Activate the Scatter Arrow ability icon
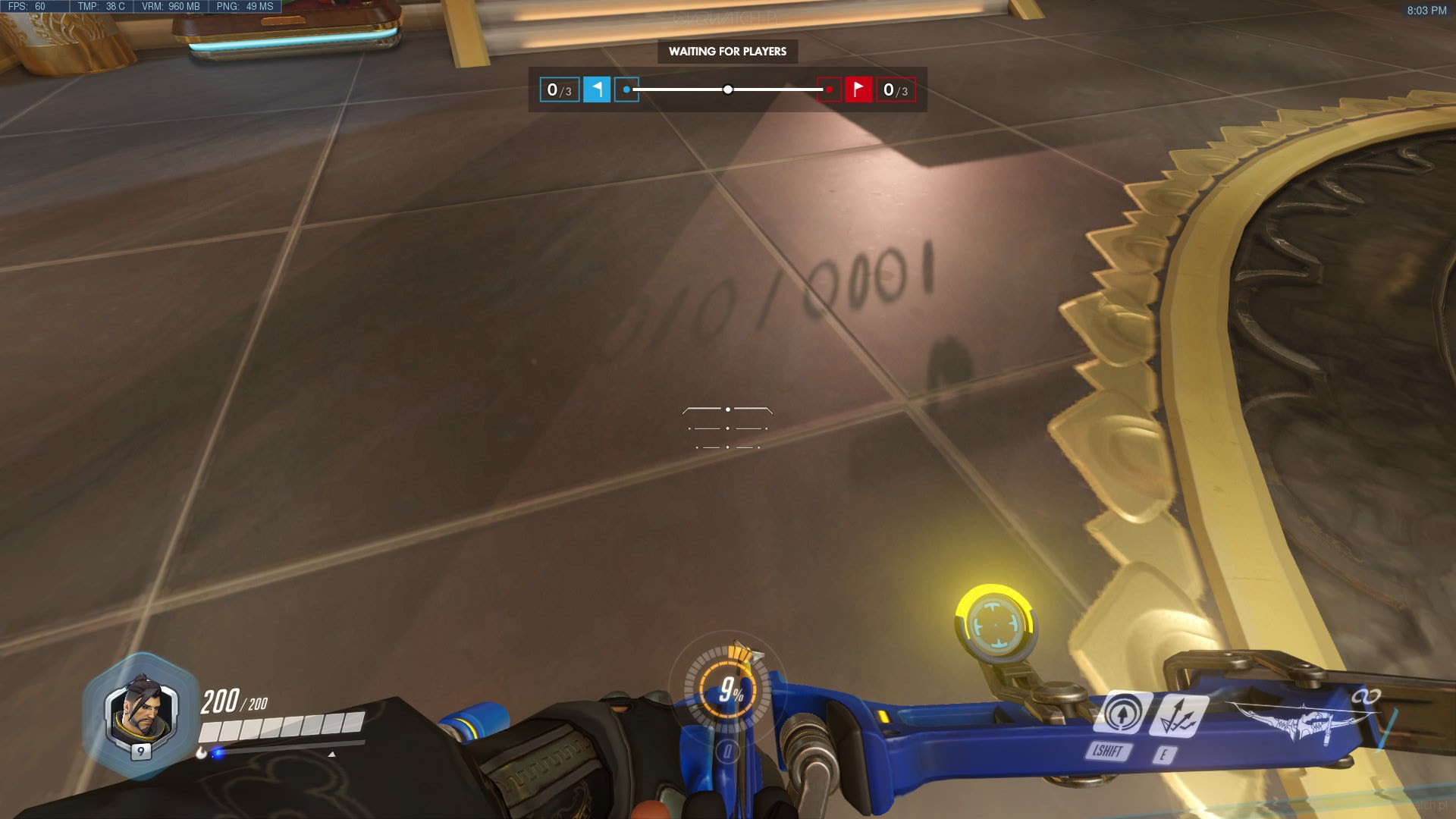The image size is (1456, 819). click(x=1178, y=715)
